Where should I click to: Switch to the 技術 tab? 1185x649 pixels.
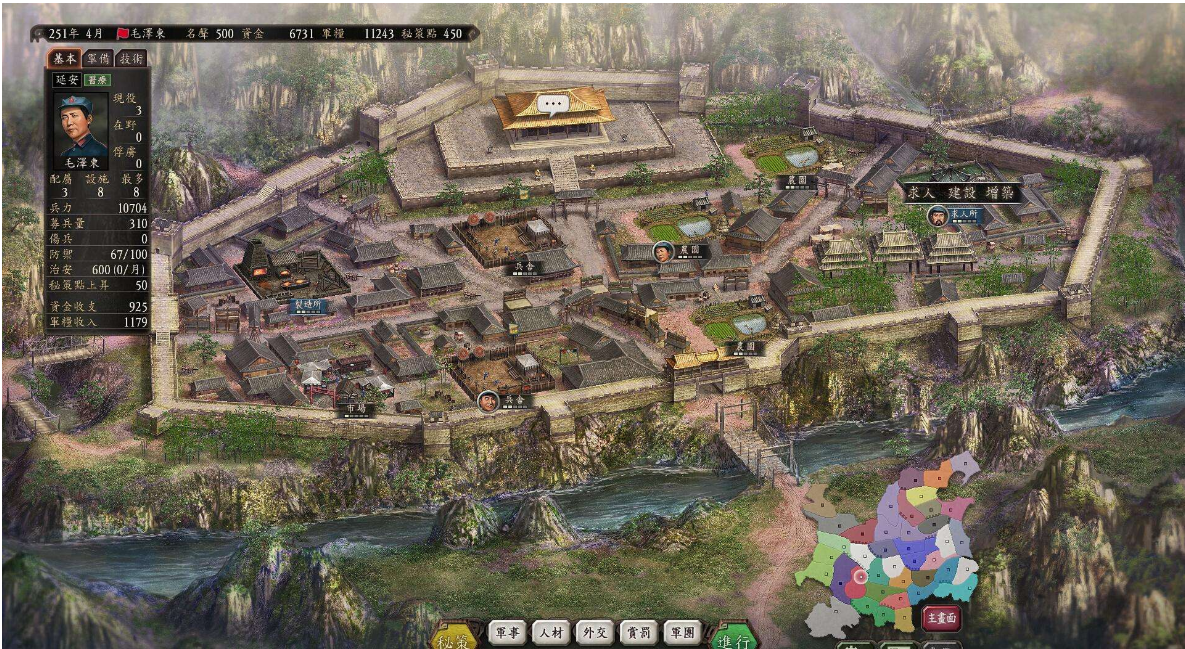point(131,59)
